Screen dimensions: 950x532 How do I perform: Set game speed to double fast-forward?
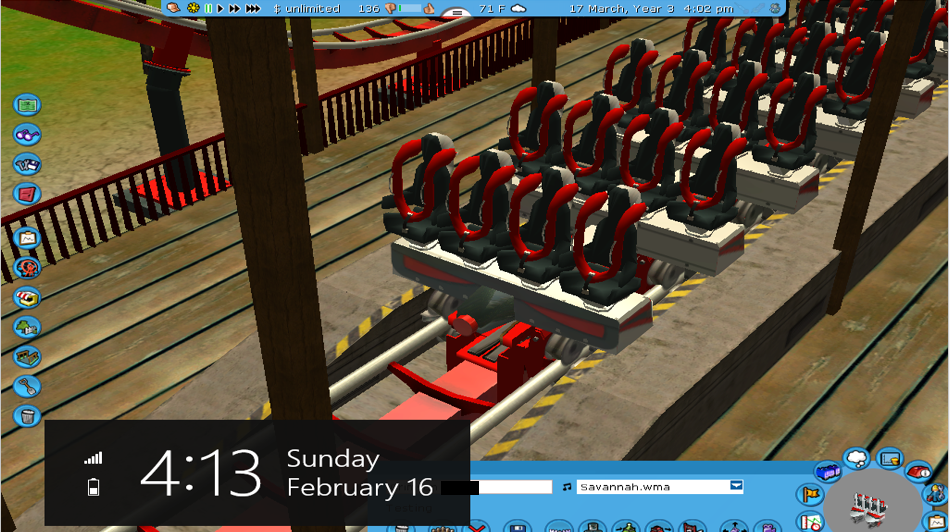click(235, 9)
